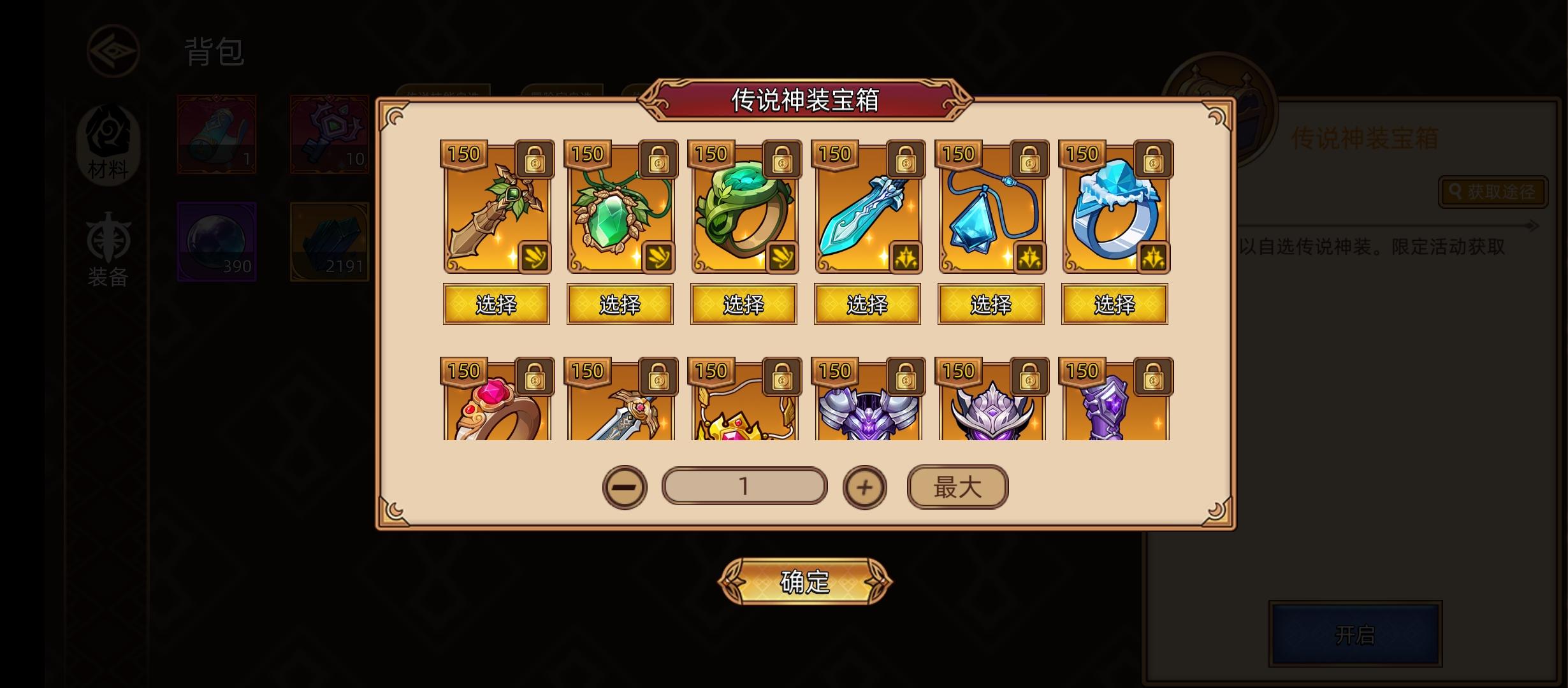Tap the back arrow in the top-left corner
This screenshot has width=1568, height=688.
pos(113,52)
